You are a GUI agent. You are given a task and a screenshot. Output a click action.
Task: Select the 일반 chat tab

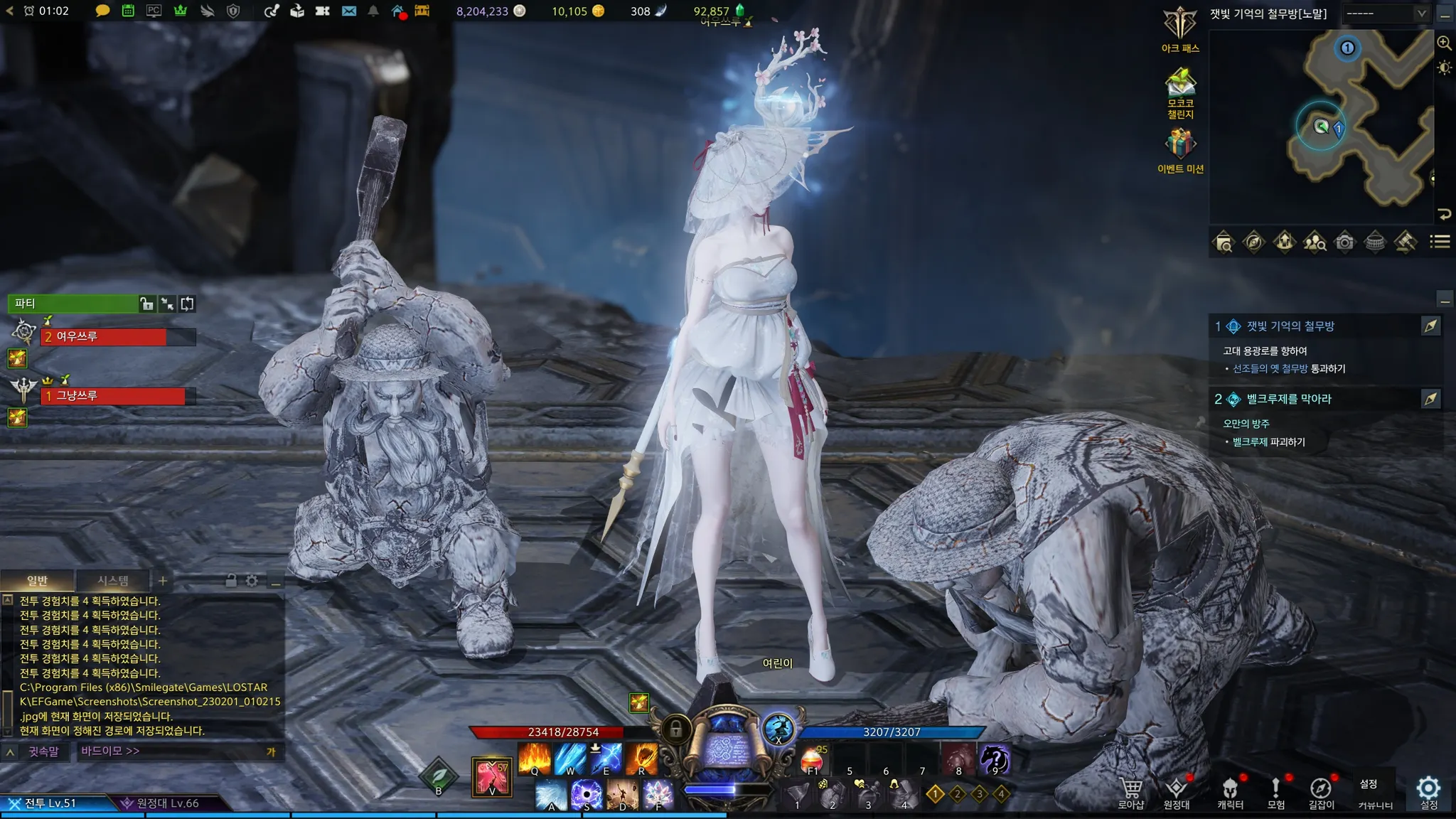[37, 581]
